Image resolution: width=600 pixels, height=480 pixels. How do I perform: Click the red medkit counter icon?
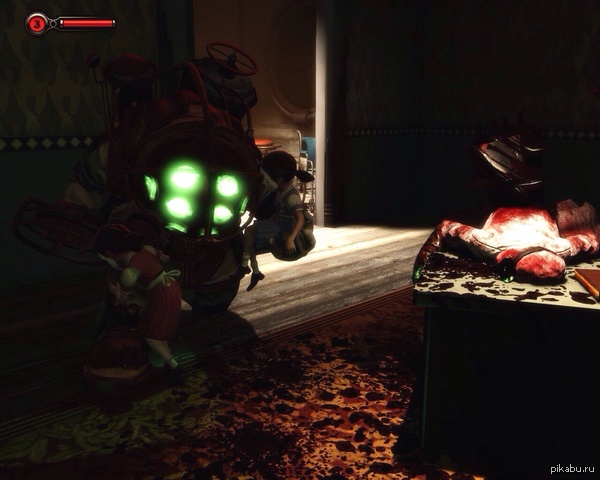(x=37, y=22)
